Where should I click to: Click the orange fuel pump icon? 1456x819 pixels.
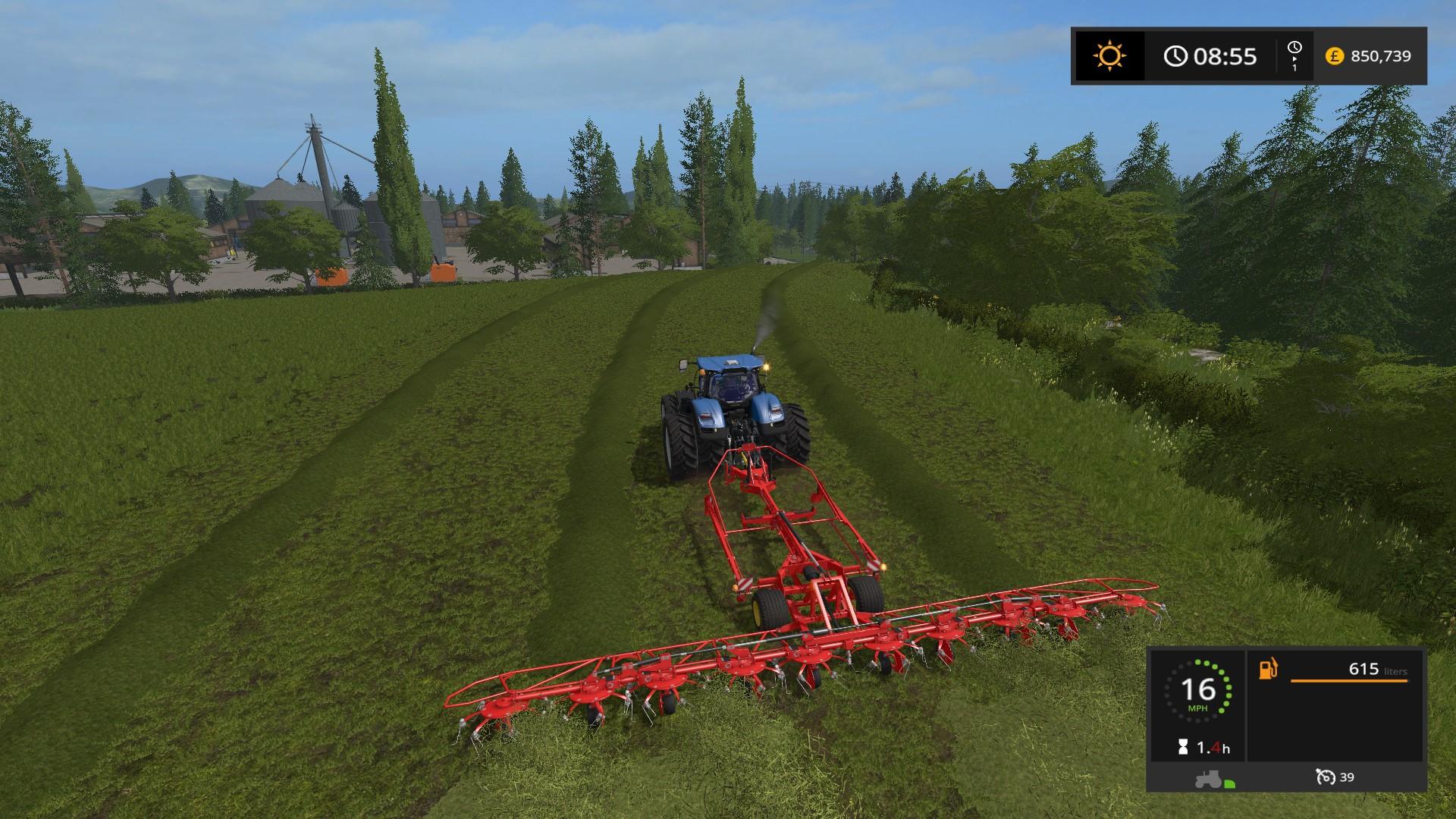(x=1269, y=670)
